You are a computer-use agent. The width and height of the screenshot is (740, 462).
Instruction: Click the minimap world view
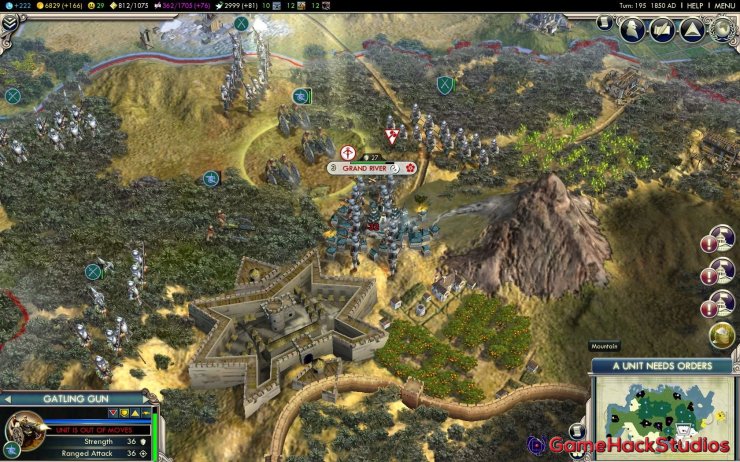click(663, 413)
